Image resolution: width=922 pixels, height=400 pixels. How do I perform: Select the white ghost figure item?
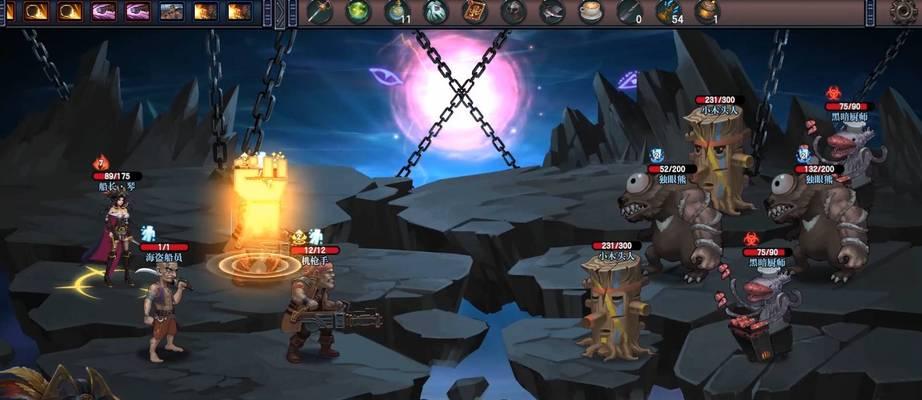(435, 11)
